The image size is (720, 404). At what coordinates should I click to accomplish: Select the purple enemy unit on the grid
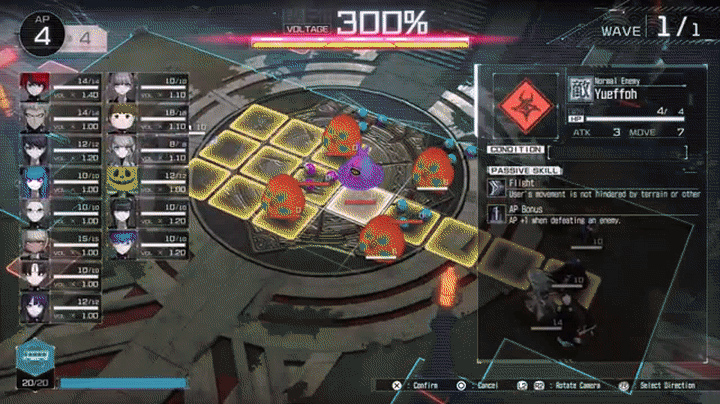coord(355,172)
